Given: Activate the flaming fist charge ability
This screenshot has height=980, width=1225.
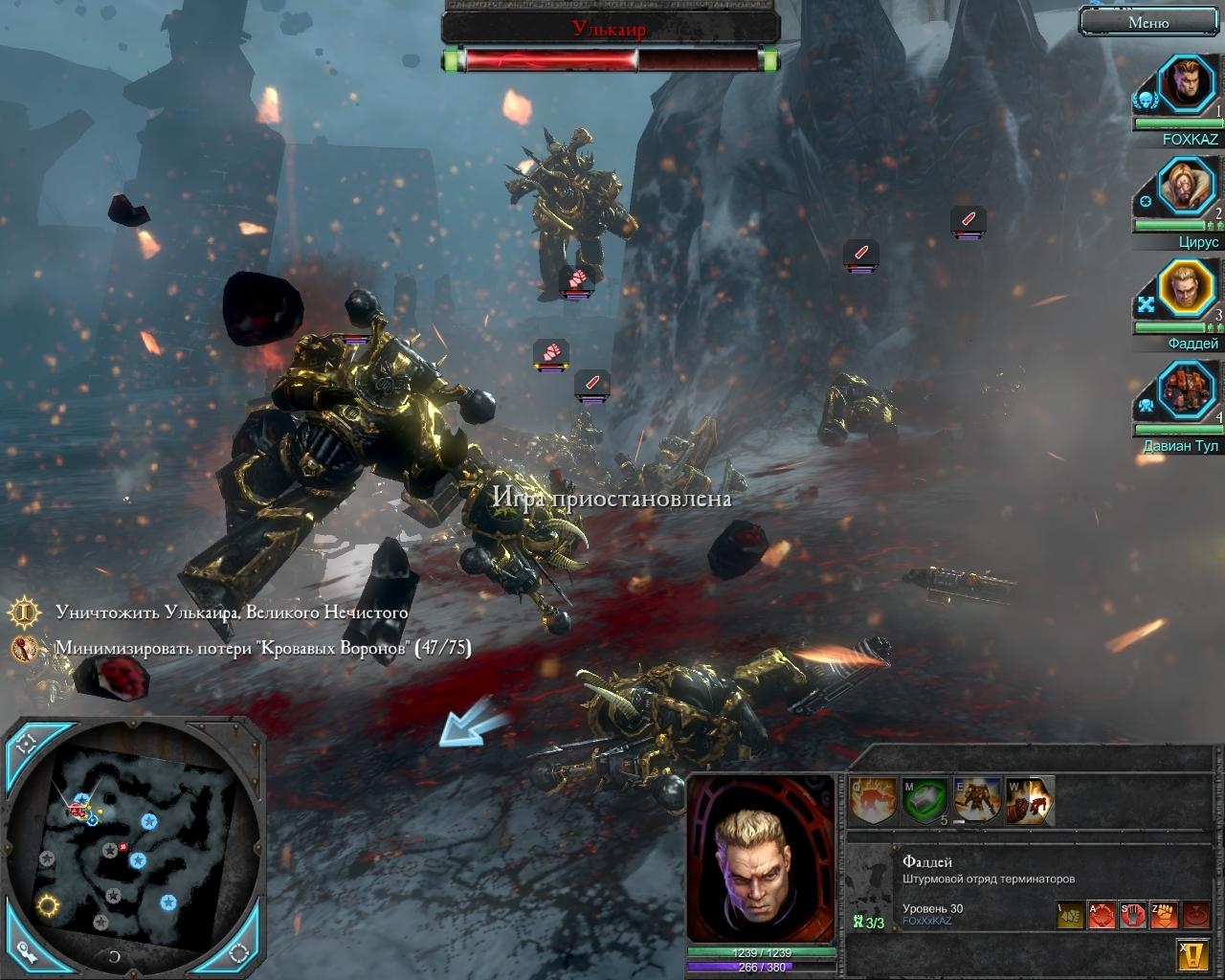Looking at the screenshot, I should pos(873,800).
